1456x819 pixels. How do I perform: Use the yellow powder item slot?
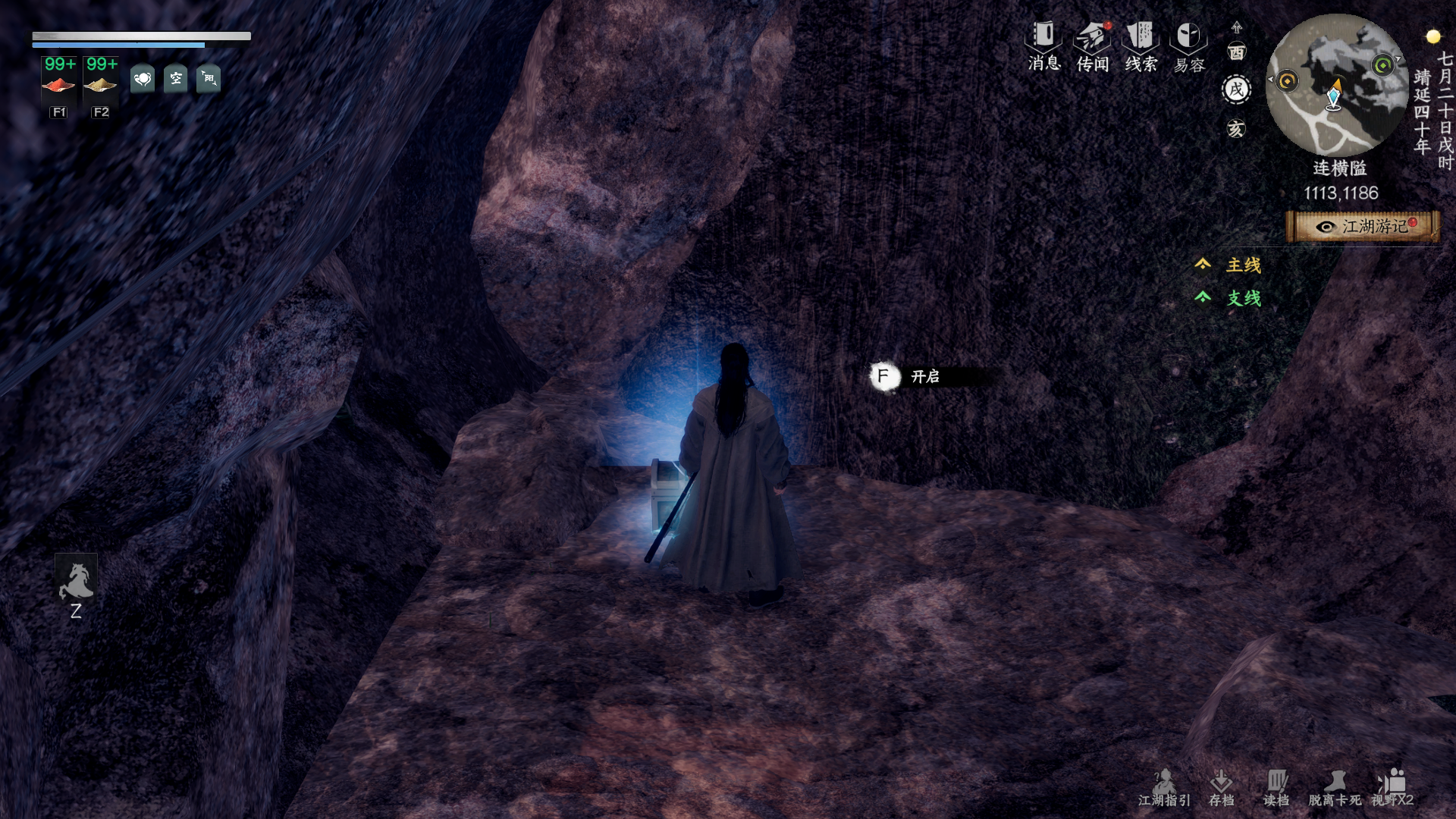pyautogui.click(x=101, y=83)
